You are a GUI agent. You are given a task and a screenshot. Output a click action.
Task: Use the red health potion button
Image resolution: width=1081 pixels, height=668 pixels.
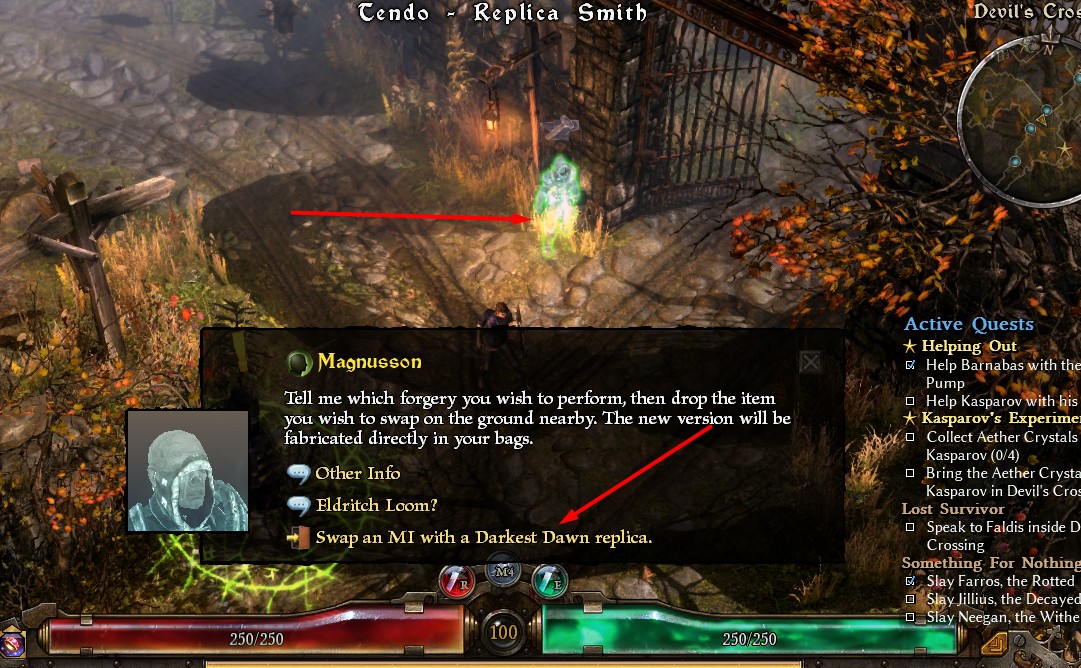tap(459, 581)
